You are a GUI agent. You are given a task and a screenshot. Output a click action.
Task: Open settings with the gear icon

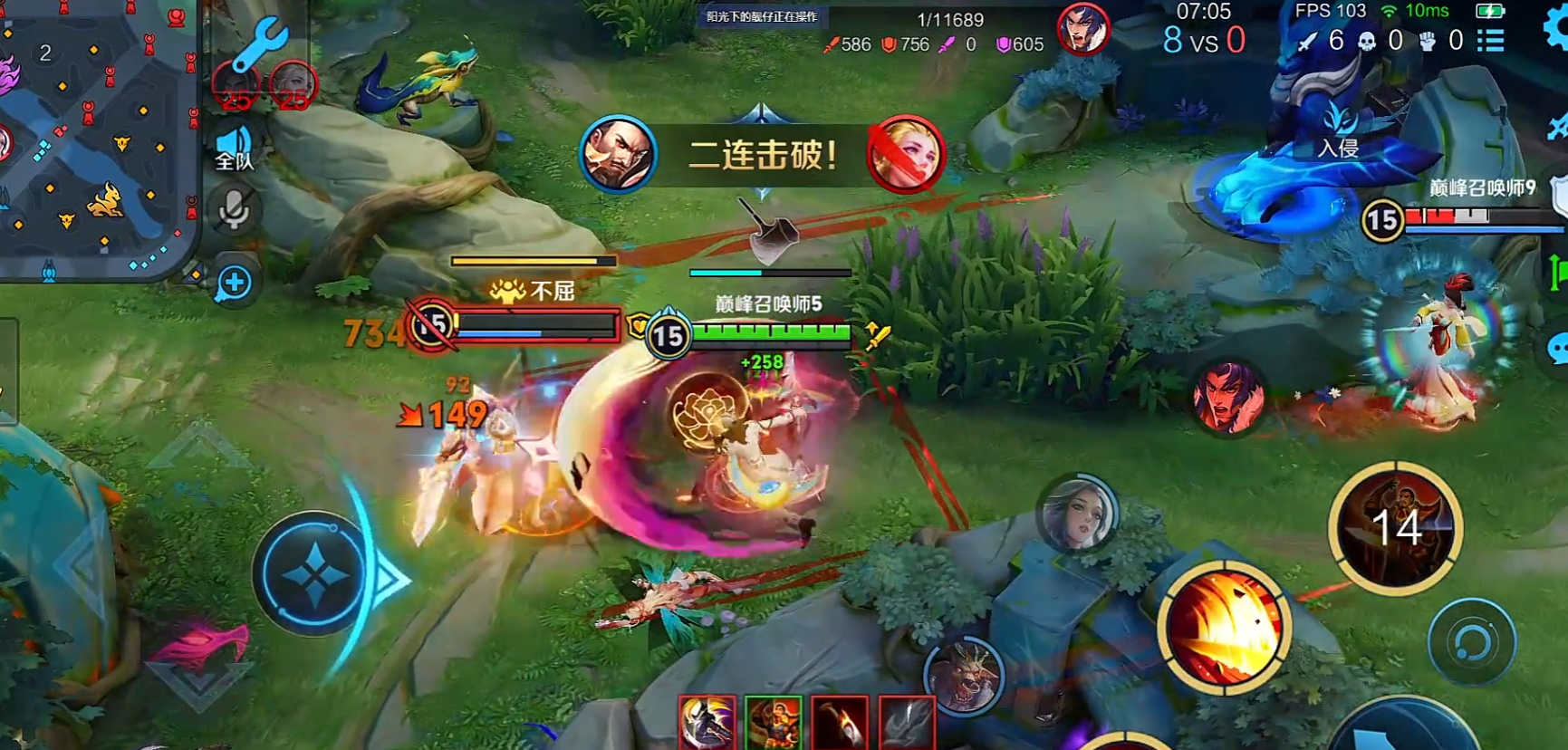[x=1557, y=27]
